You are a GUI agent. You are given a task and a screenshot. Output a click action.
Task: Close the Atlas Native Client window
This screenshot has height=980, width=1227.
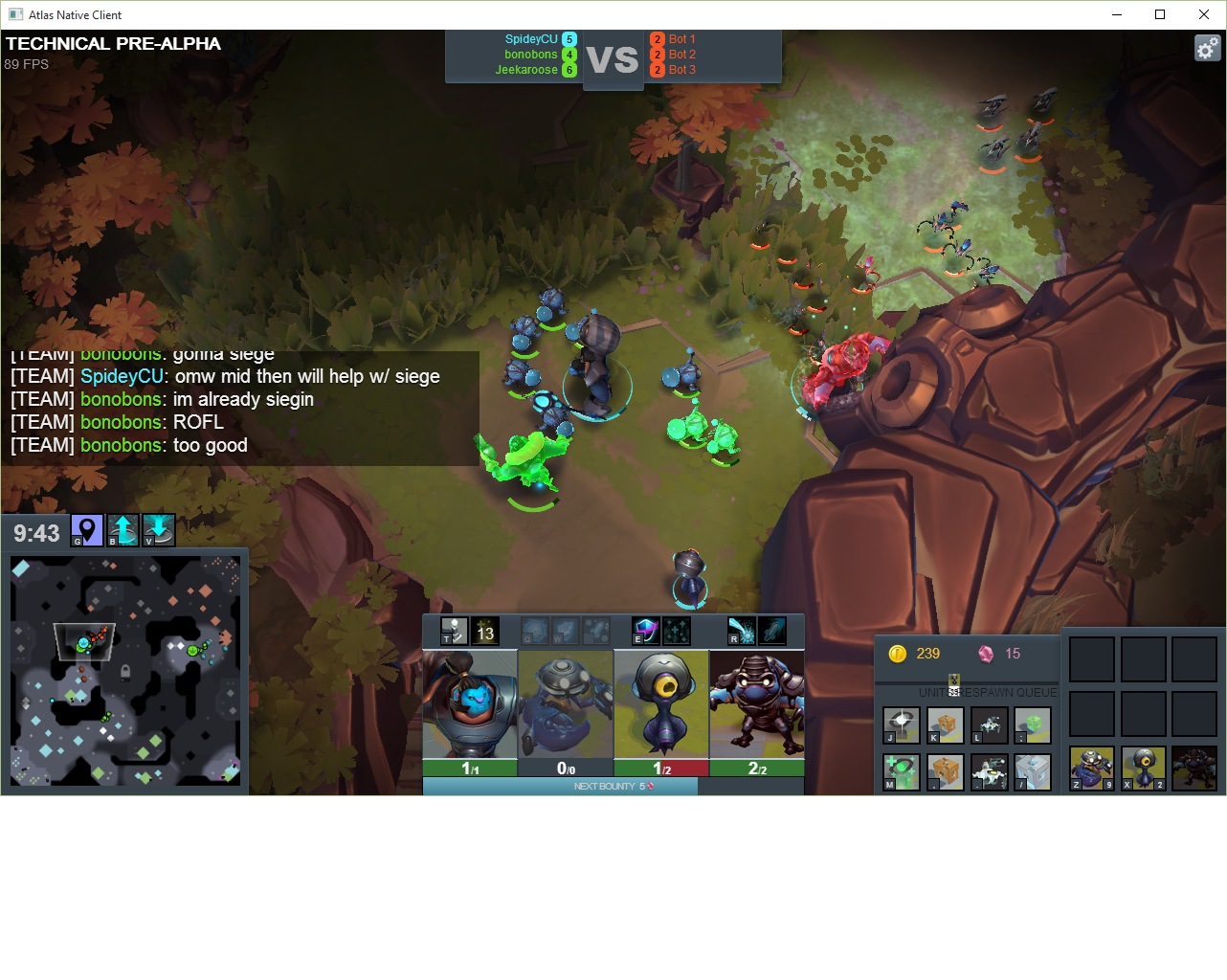click(x=1204, y=14)
